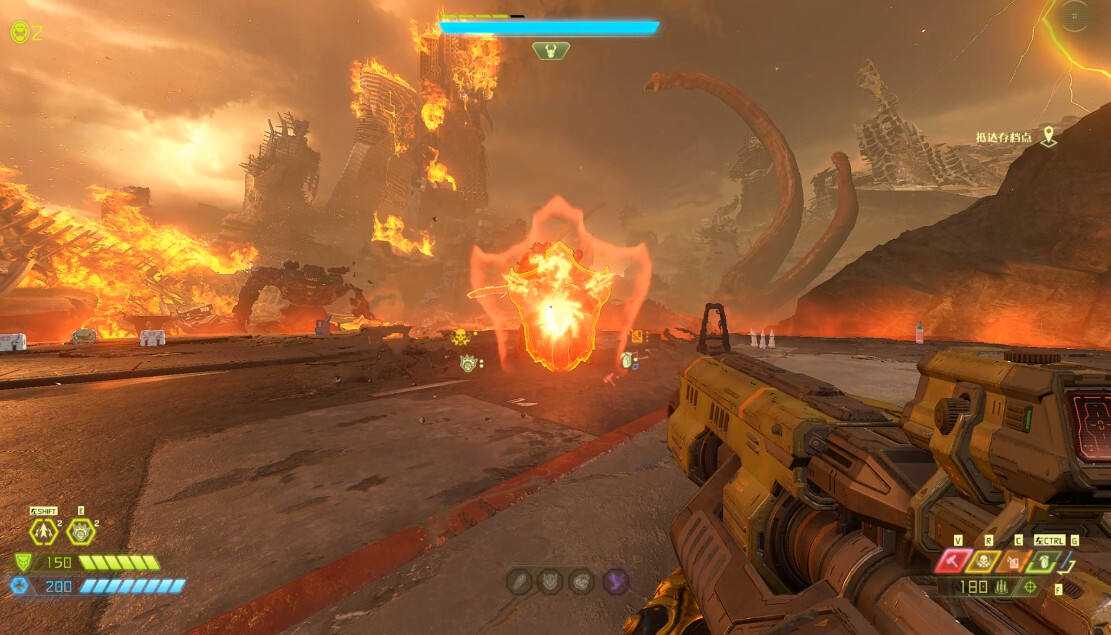Screen dimensions: 1111x635
Task: Click the checkpoint objective location marker
Action: point(1048,136)
